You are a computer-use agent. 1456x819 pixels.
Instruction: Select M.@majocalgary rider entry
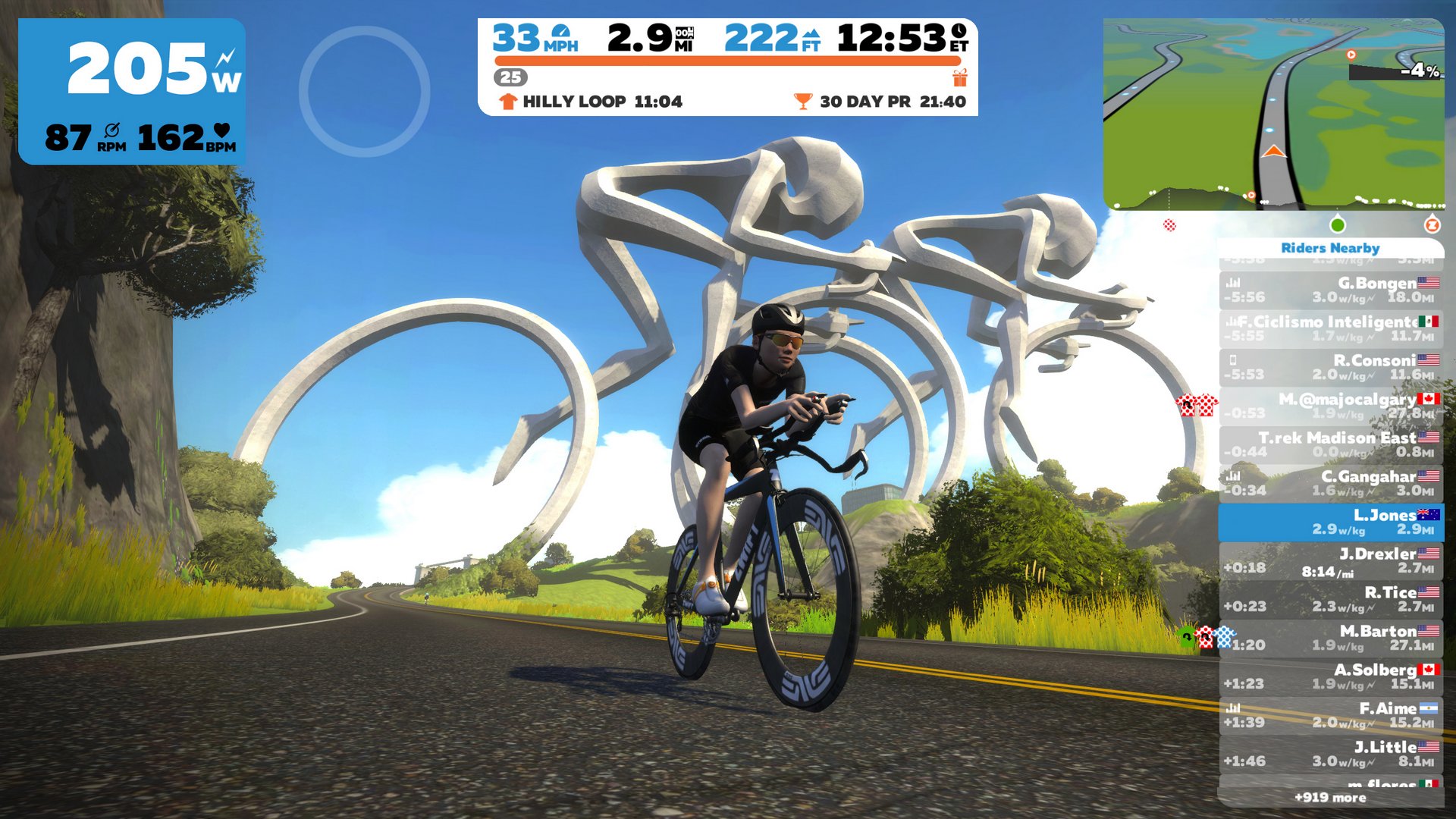coord(1331,406)
